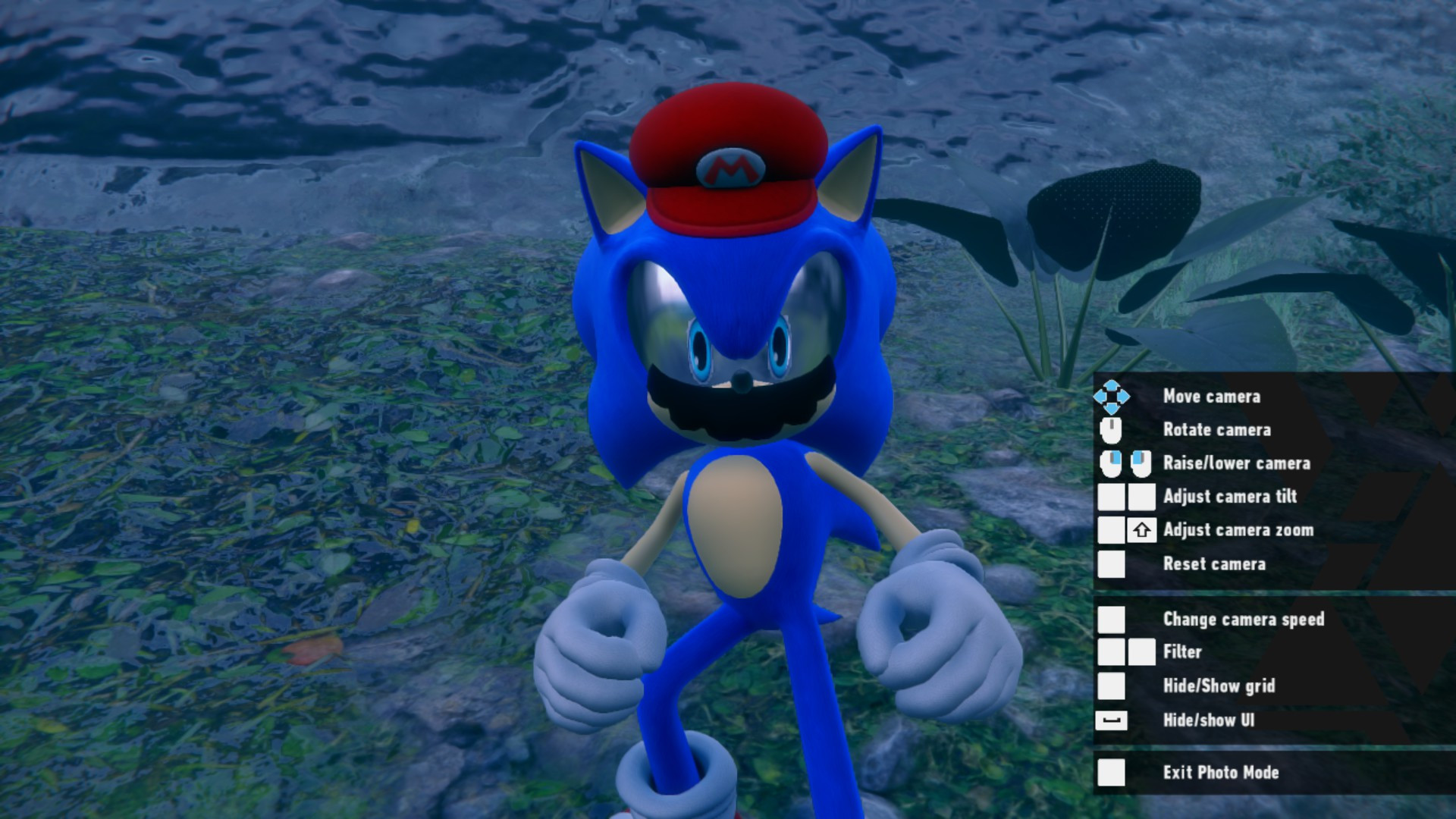Image resolution: width=1456 pixels, height=819 pixels.
Task: Open the Adjust camera zoom control
Action: tap(1239, 529)
